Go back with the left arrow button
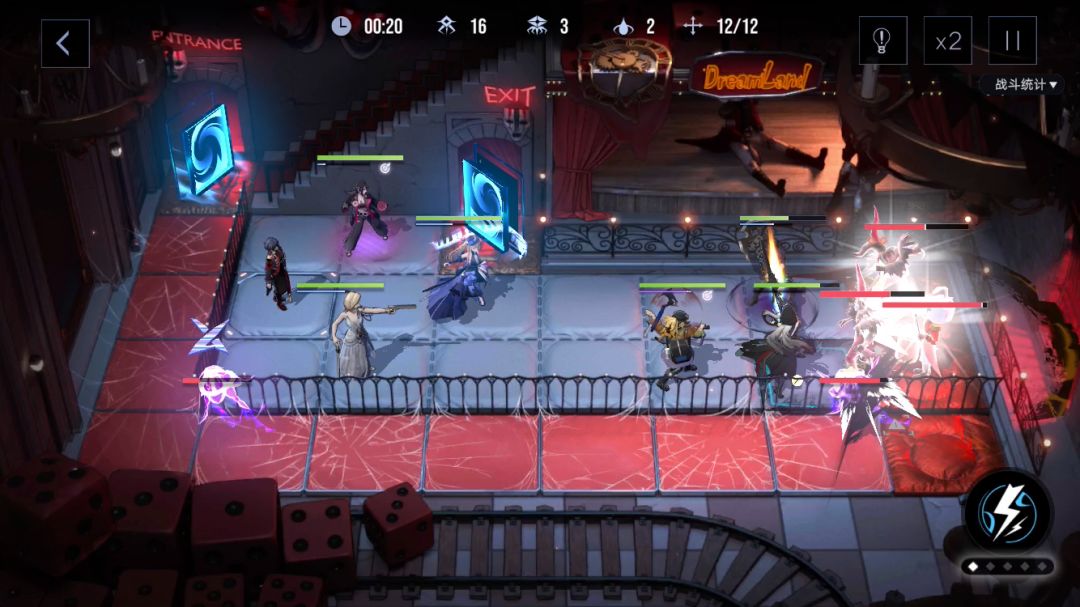This screenshot has height=607, width=1080. click(x=65, y=43)
